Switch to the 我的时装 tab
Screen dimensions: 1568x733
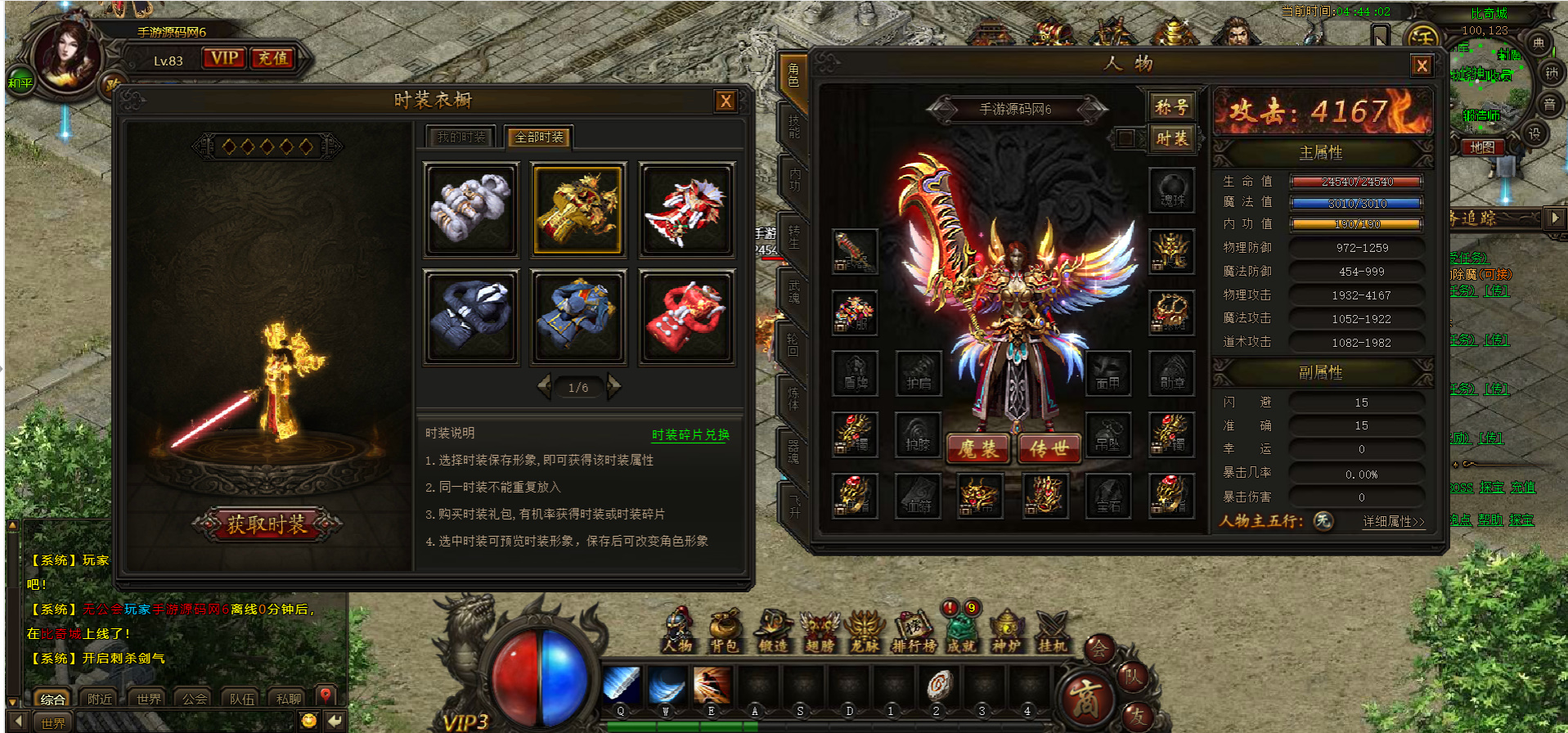click(462, 137)
